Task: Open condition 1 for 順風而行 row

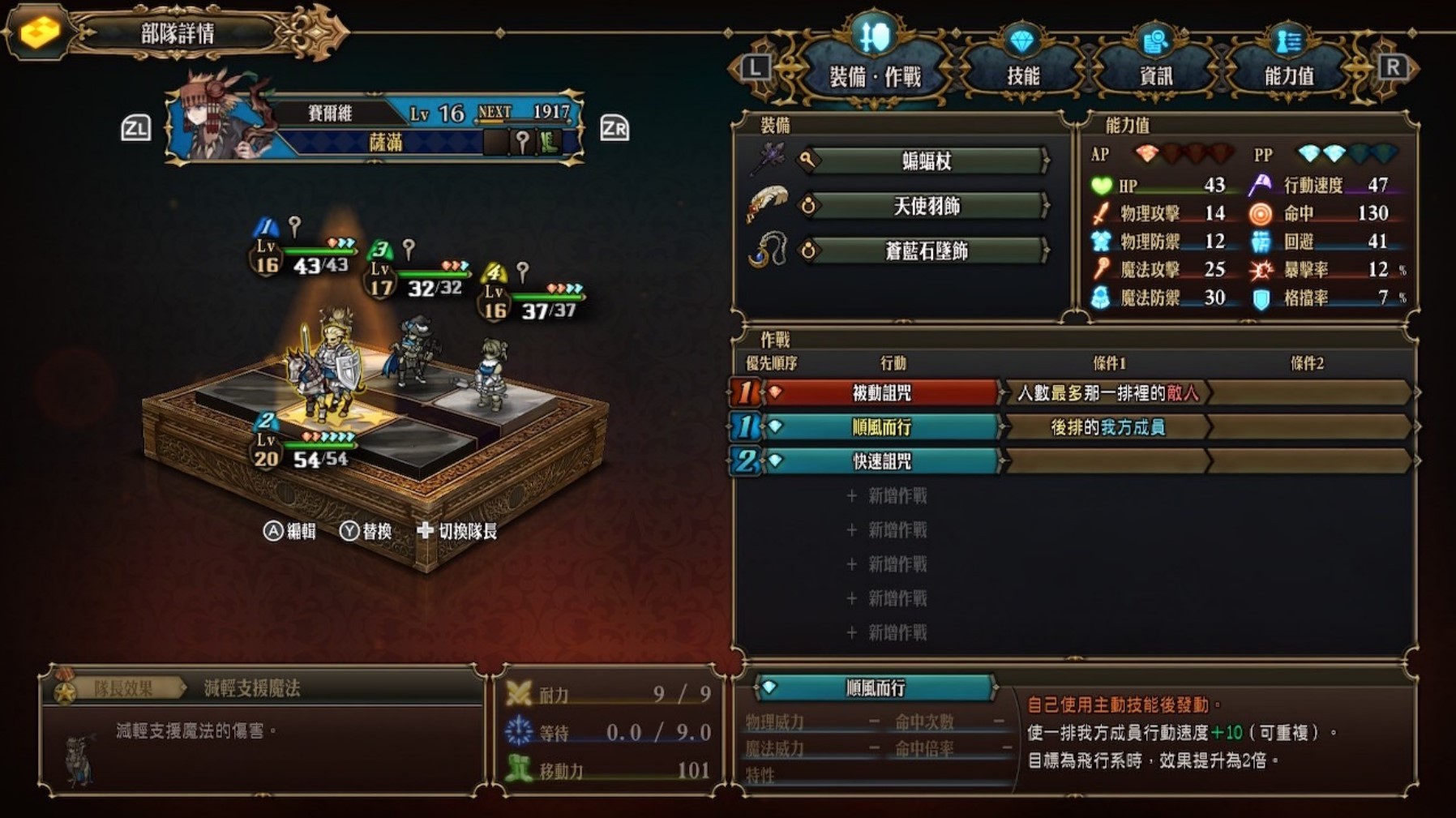Action: 1108,428
